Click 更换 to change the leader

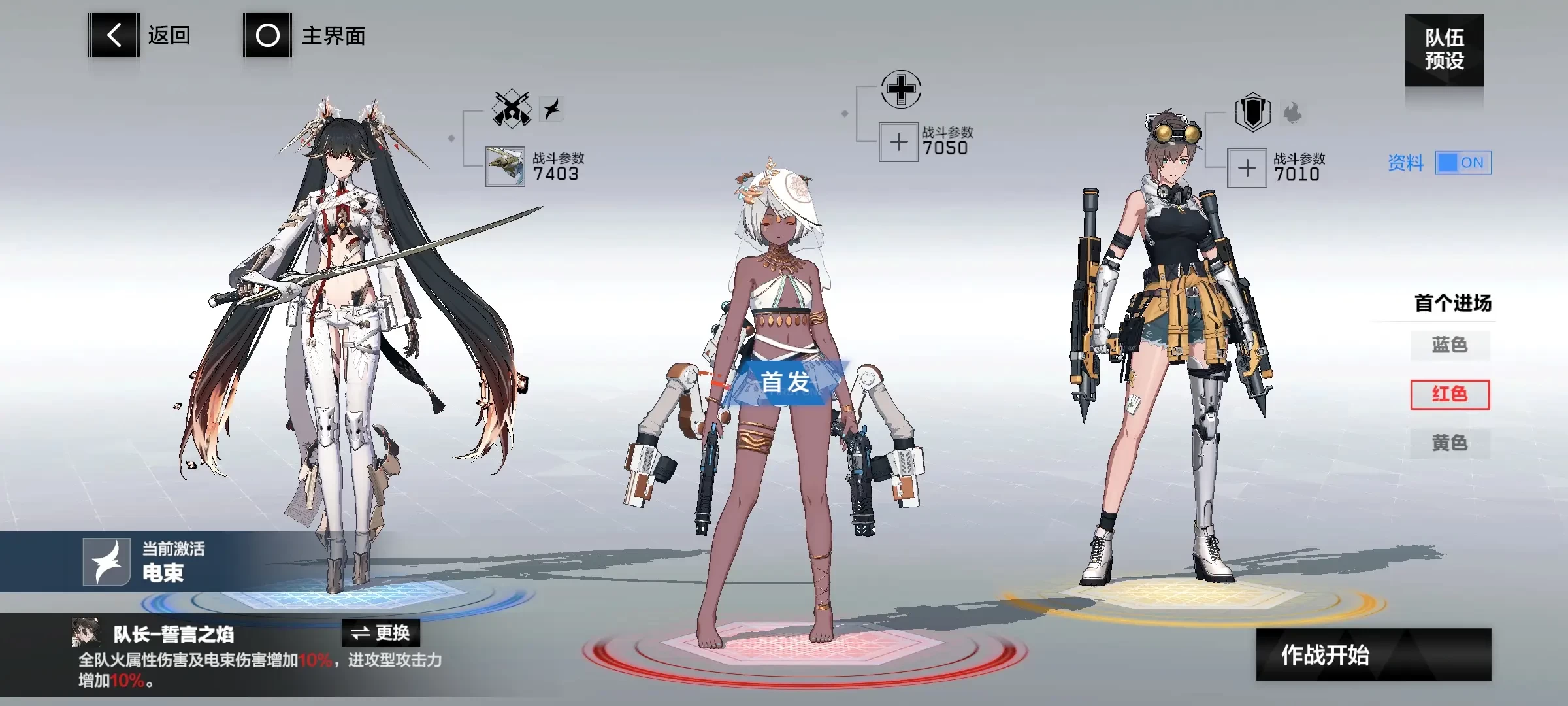(381, 633)
